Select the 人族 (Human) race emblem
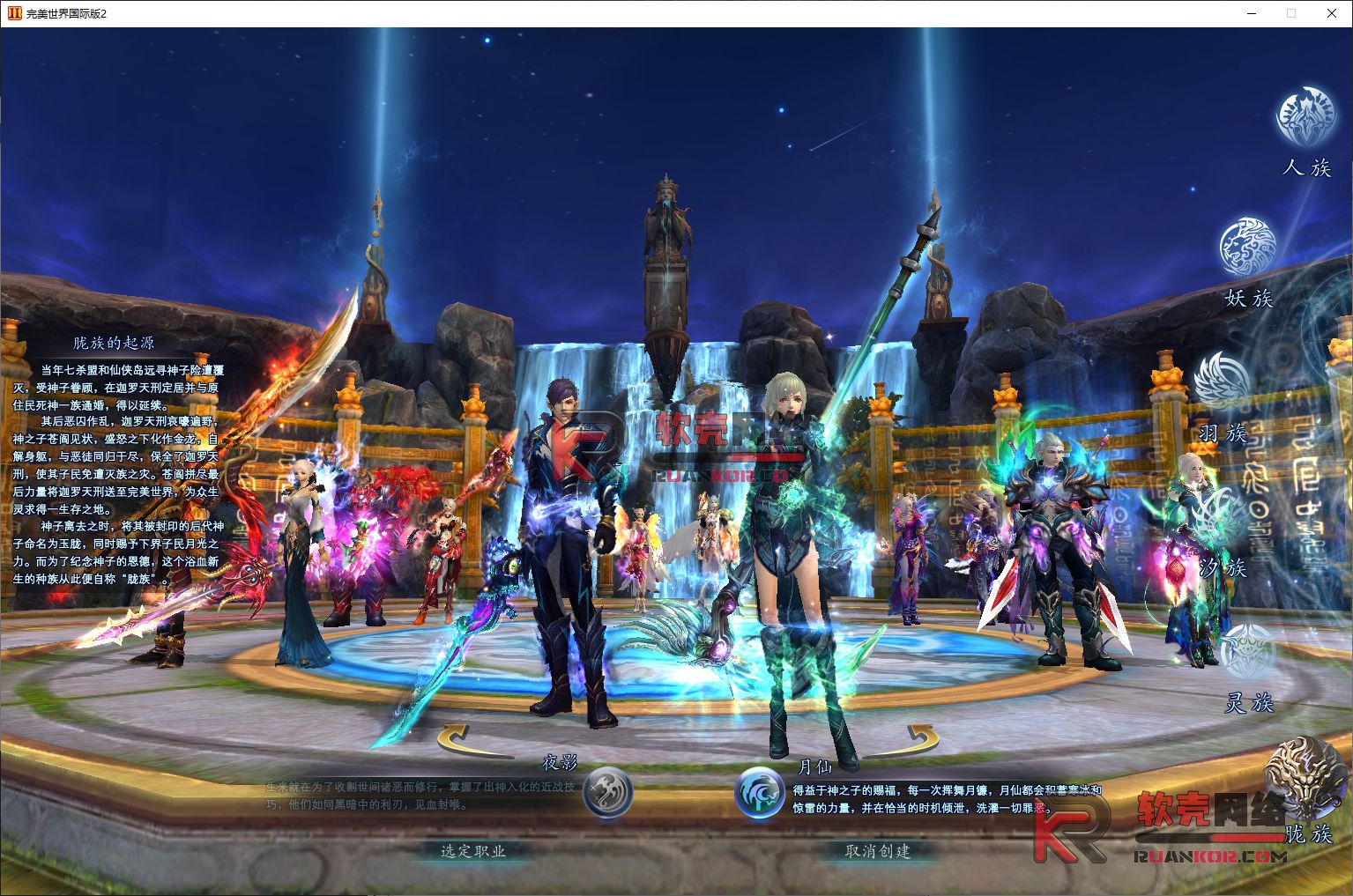Viewport: 1353px width, 896px height. 1305,115
